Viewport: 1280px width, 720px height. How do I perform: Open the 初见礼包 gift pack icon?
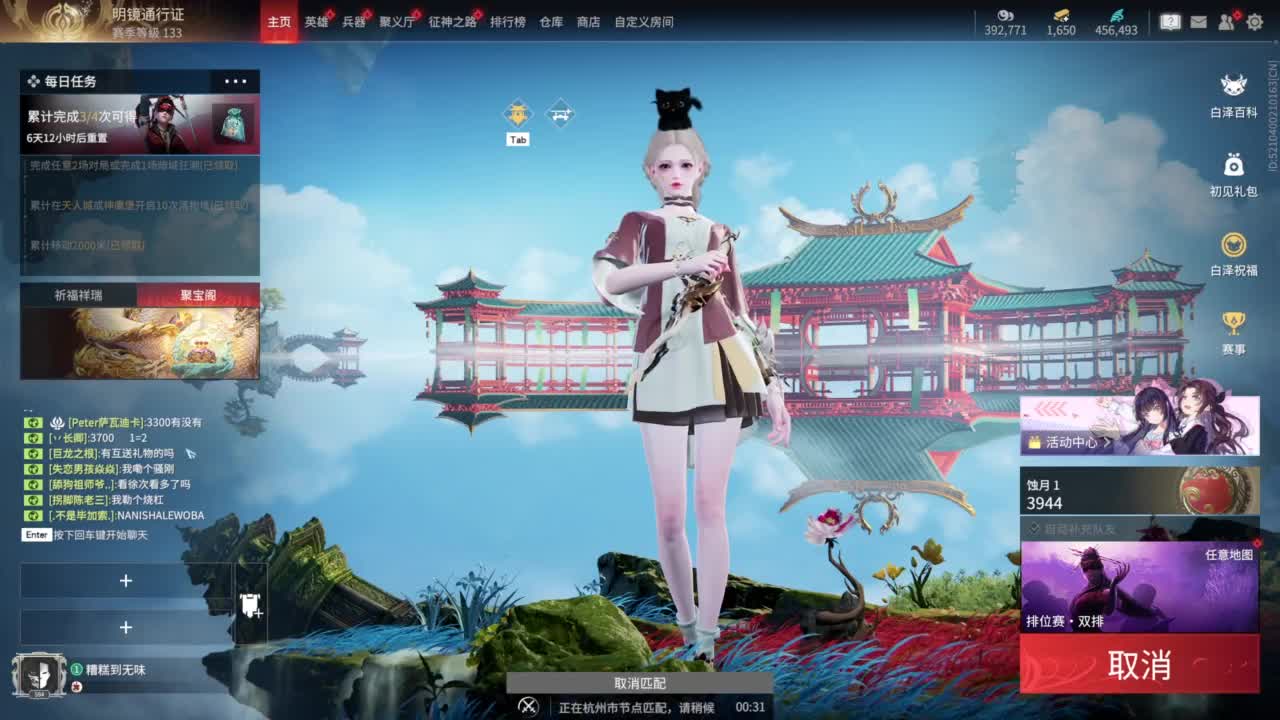1232,163
